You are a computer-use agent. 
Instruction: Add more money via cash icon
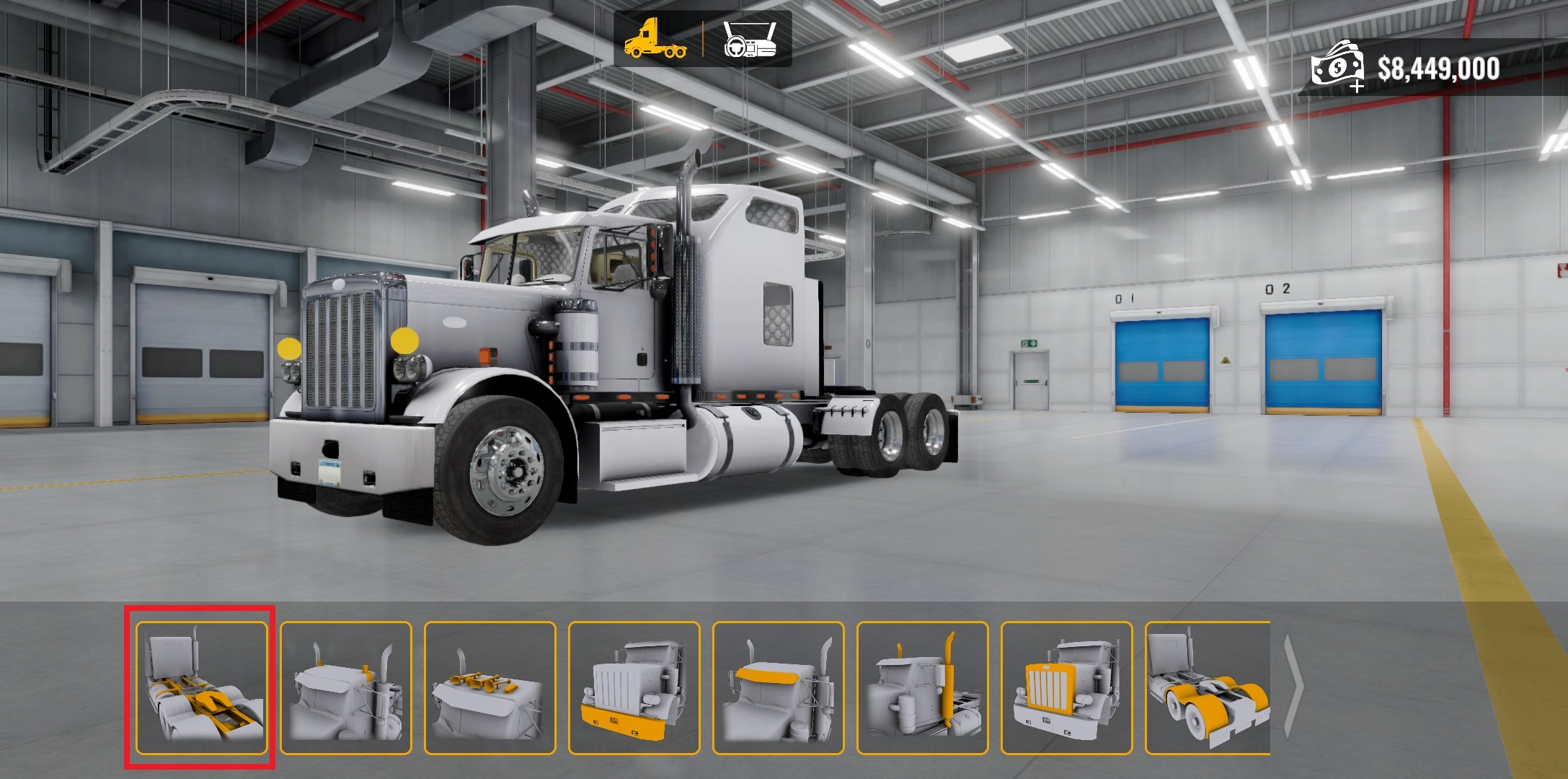pos(1338,67)
